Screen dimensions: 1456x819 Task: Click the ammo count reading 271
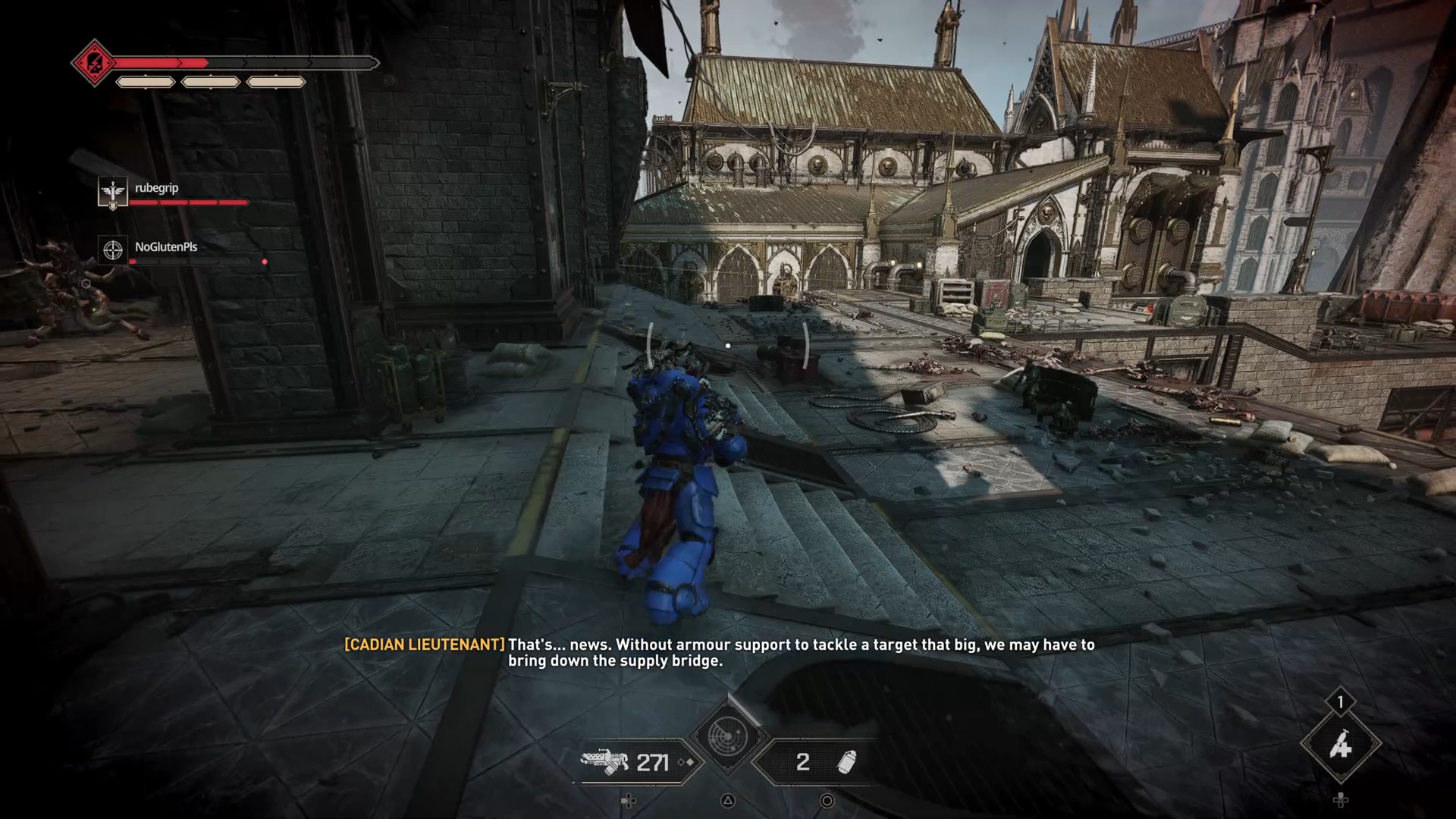click(653, 762)
